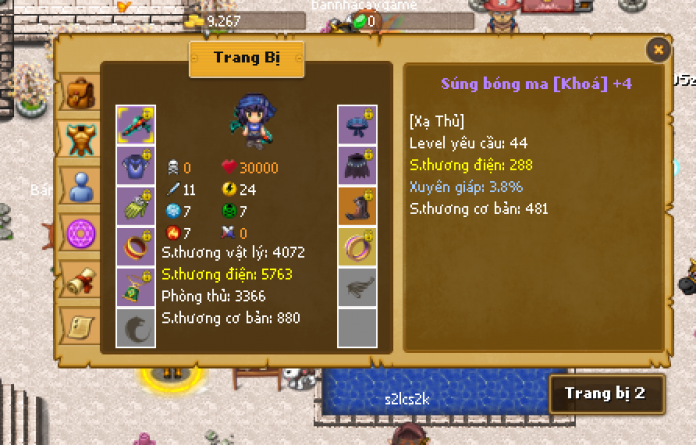
Task: Select the armor equipment tab
Action: [79, 139]
